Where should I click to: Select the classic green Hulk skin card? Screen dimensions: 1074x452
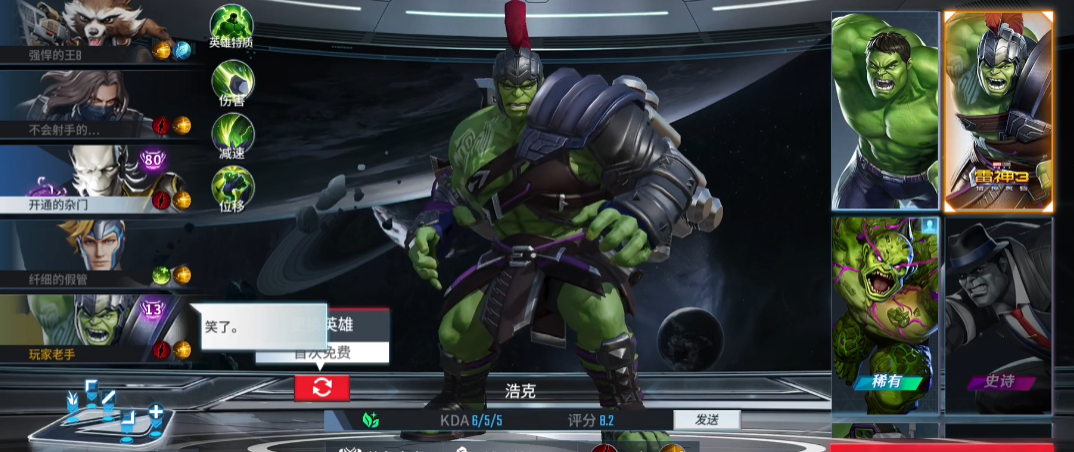[x=885, y=110]
